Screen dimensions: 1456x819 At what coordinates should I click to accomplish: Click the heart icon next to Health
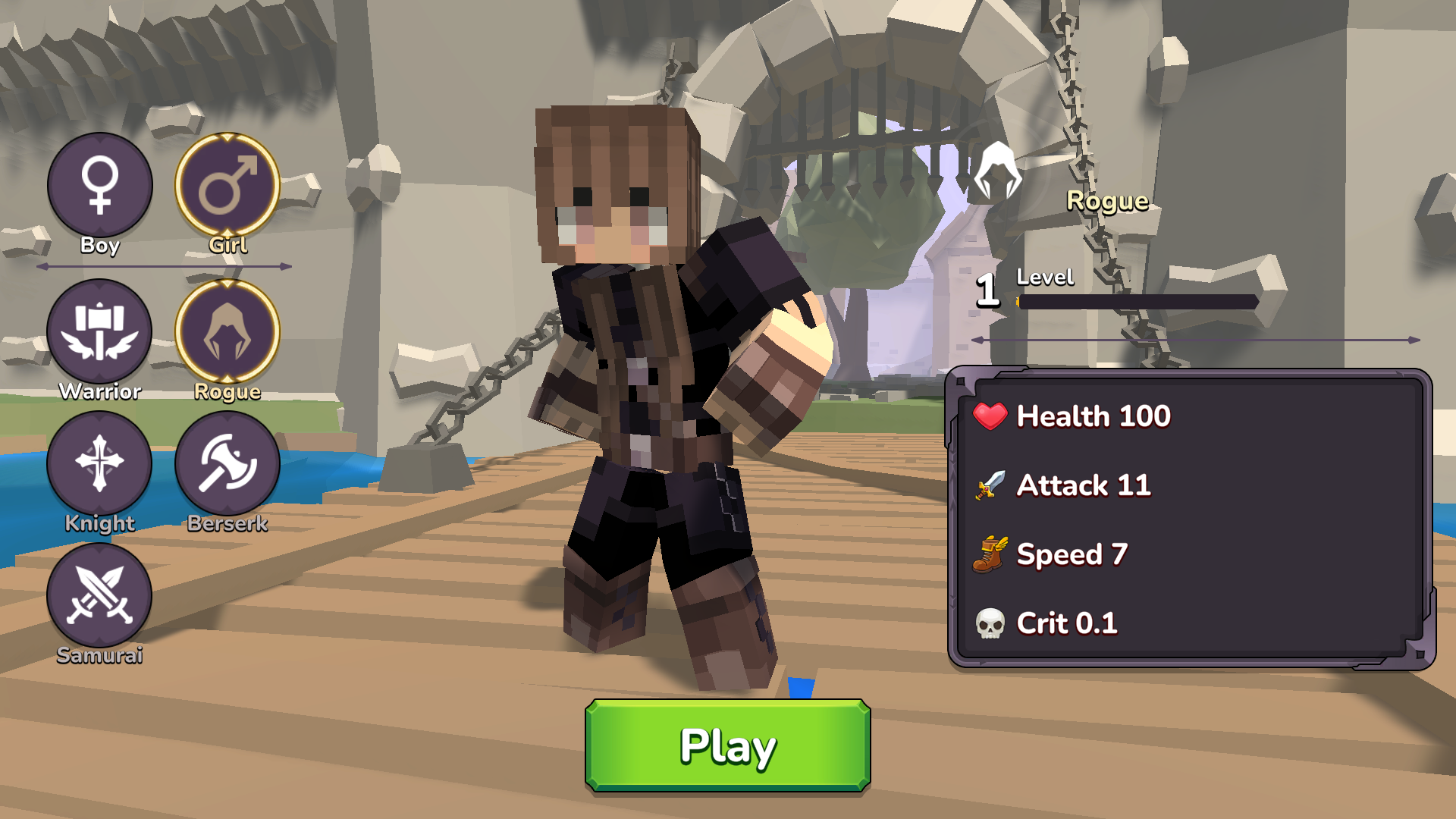point(990,416)
